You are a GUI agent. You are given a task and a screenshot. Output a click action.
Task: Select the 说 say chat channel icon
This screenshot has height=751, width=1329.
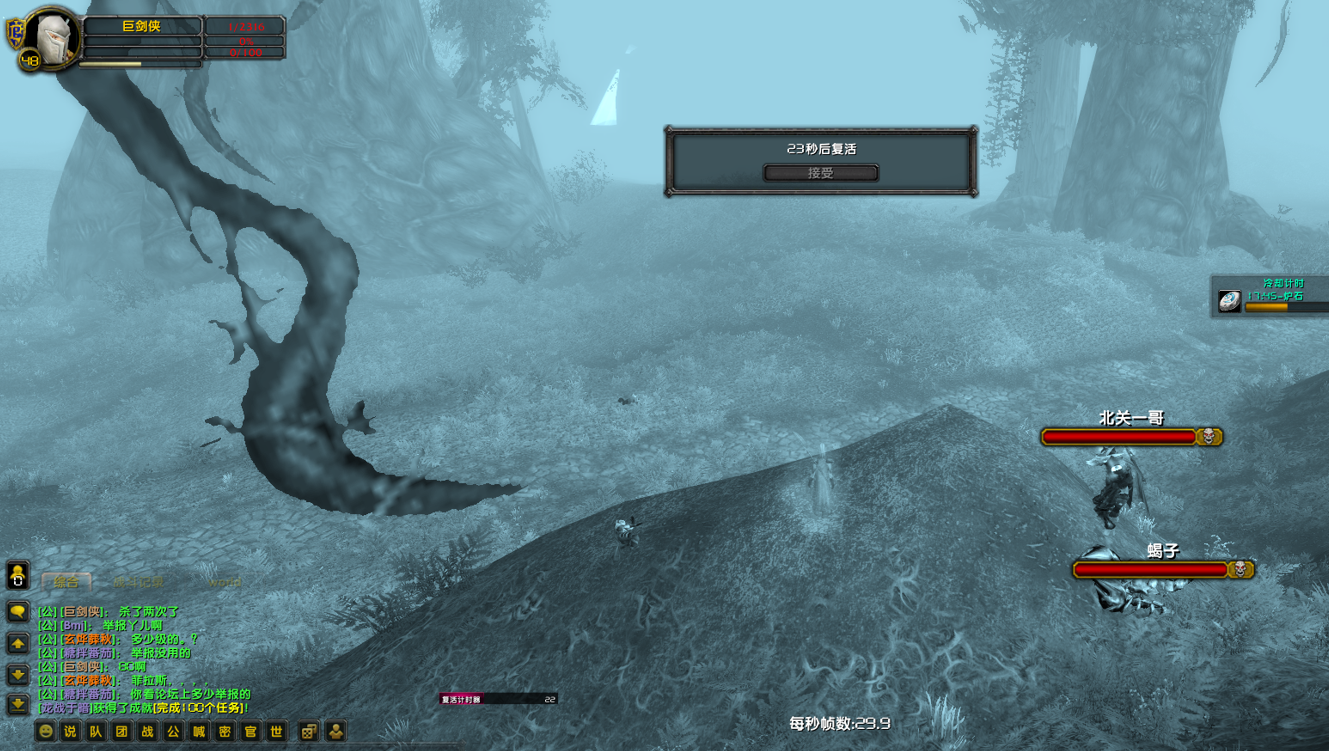pos(68,731)
